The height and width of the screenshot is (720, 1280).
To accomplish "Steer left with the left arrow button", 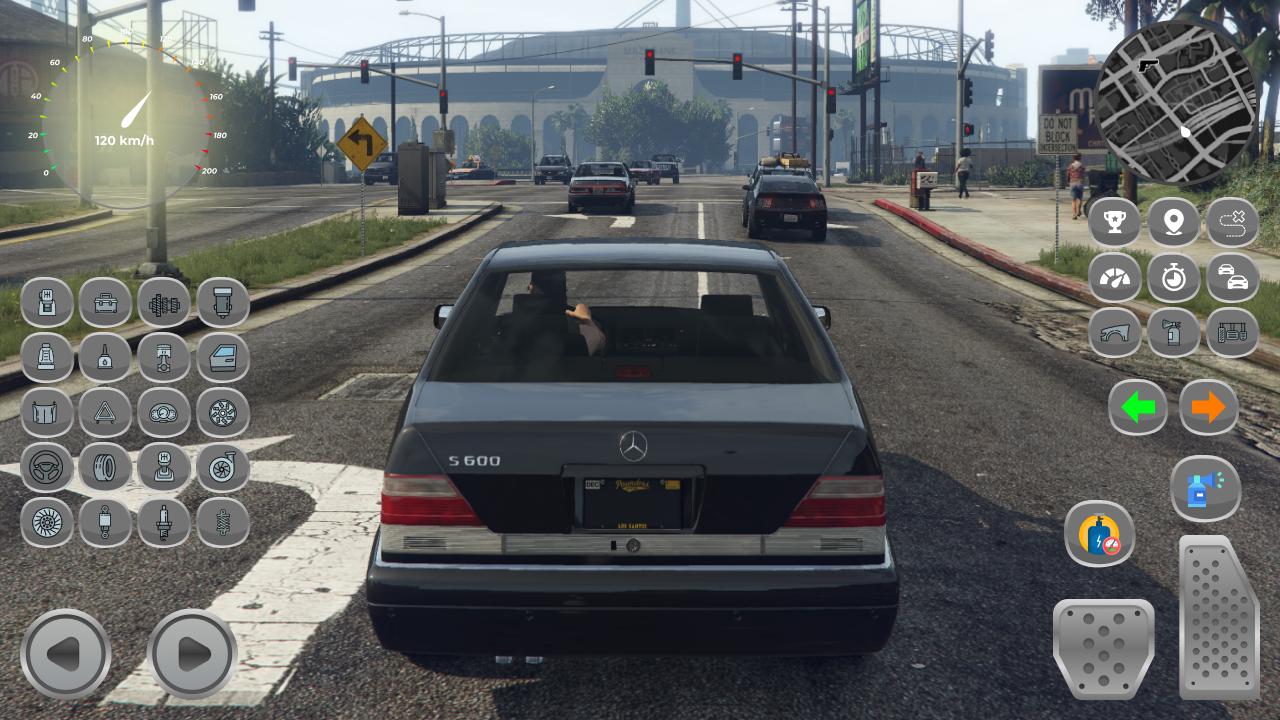I will tap(66, 654).
